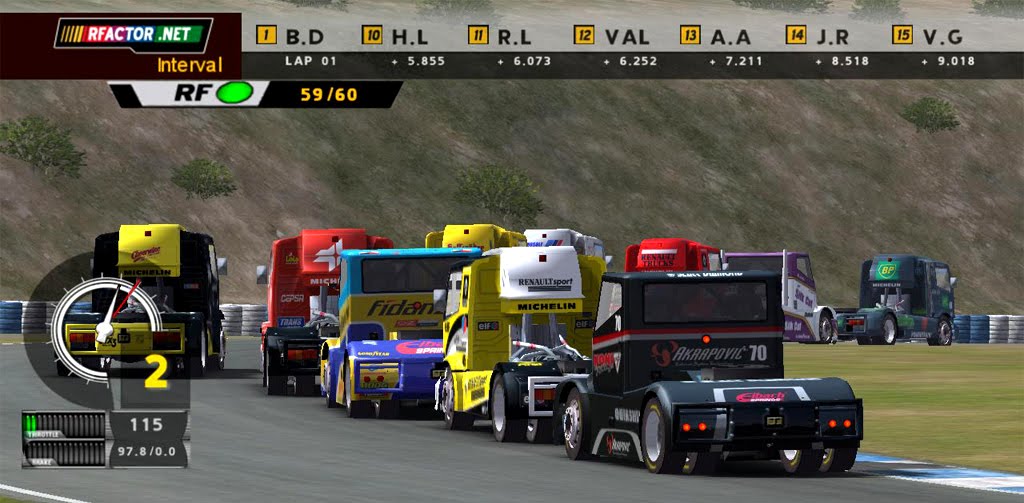This screenshot has width=1024, height=503.
Task: Click the RFACTOR.NET logo
Action: tap(133, 35)
